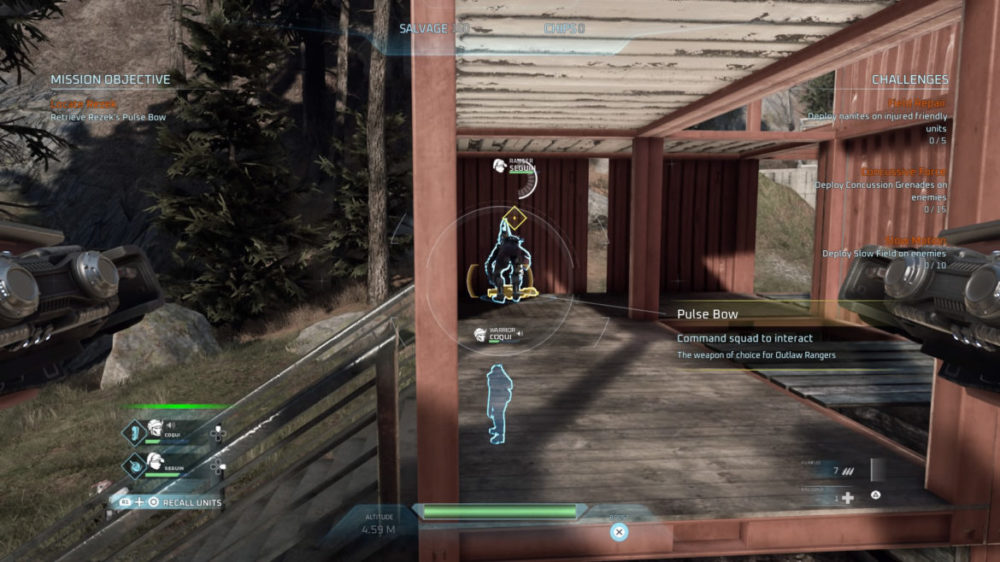
Task: Select the yellow diamond Pulse Bow marker
Action: (514, 217)
